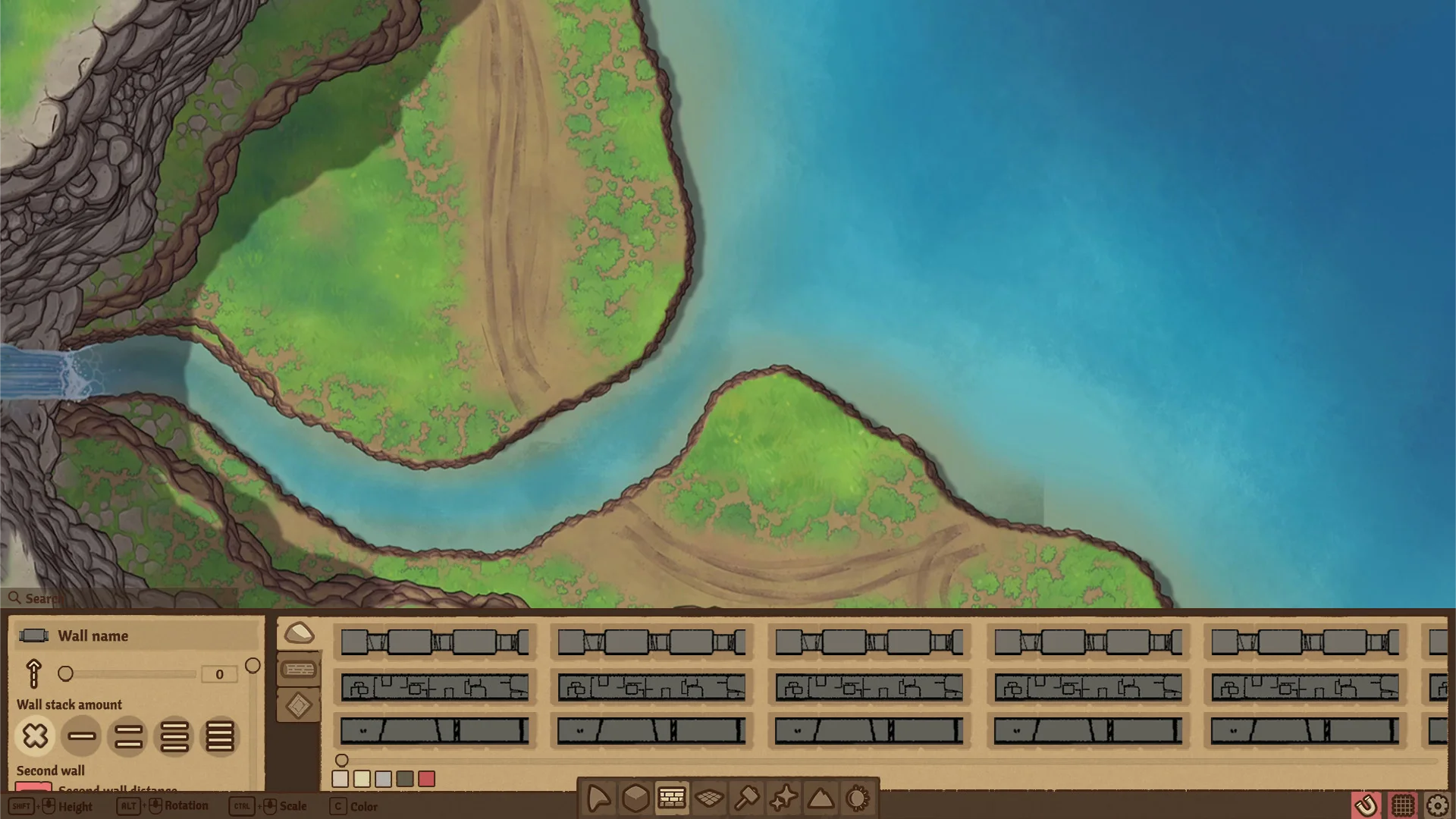Select the Floor tile tool

point(710,798)
